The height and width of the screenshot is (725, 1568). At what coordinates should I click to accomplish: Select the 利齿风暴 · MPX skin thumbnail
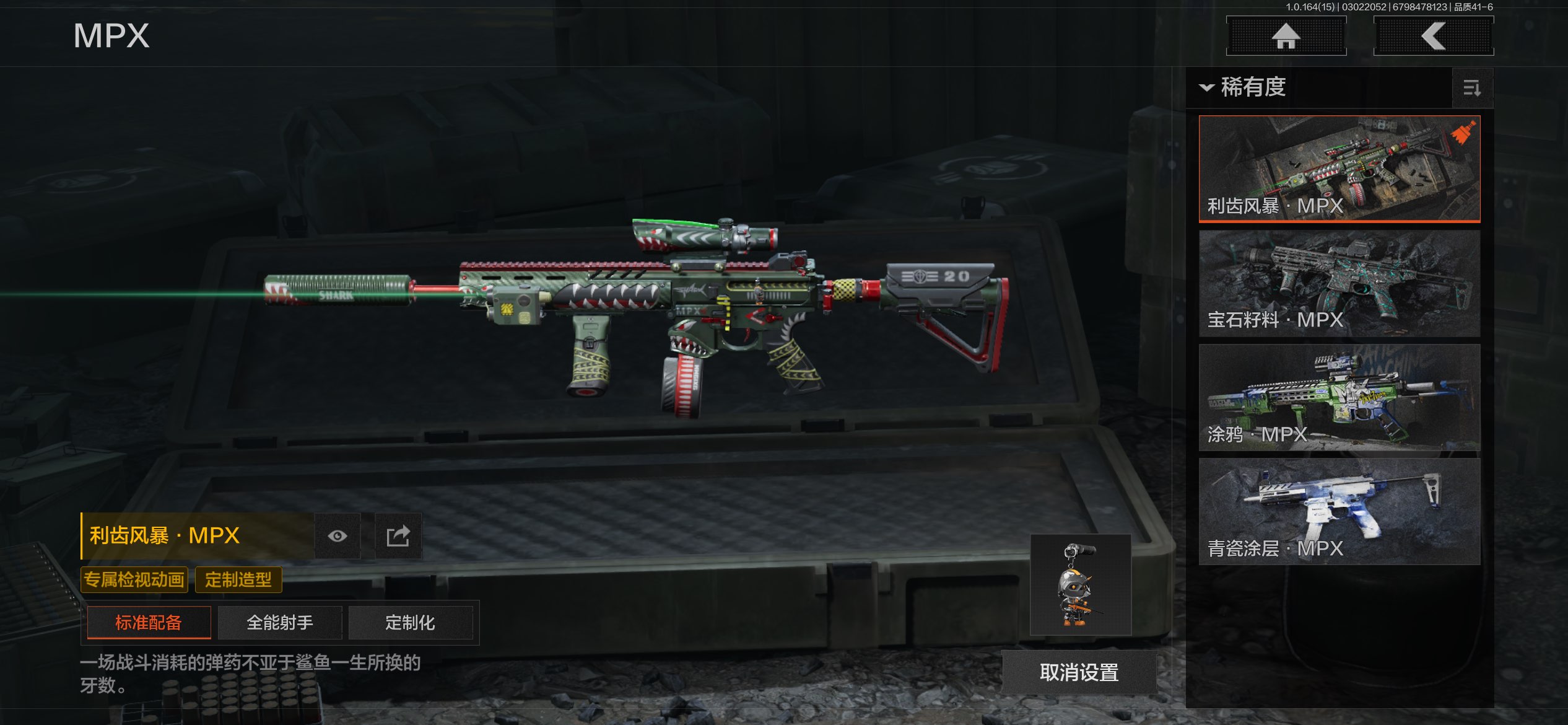1339,169
